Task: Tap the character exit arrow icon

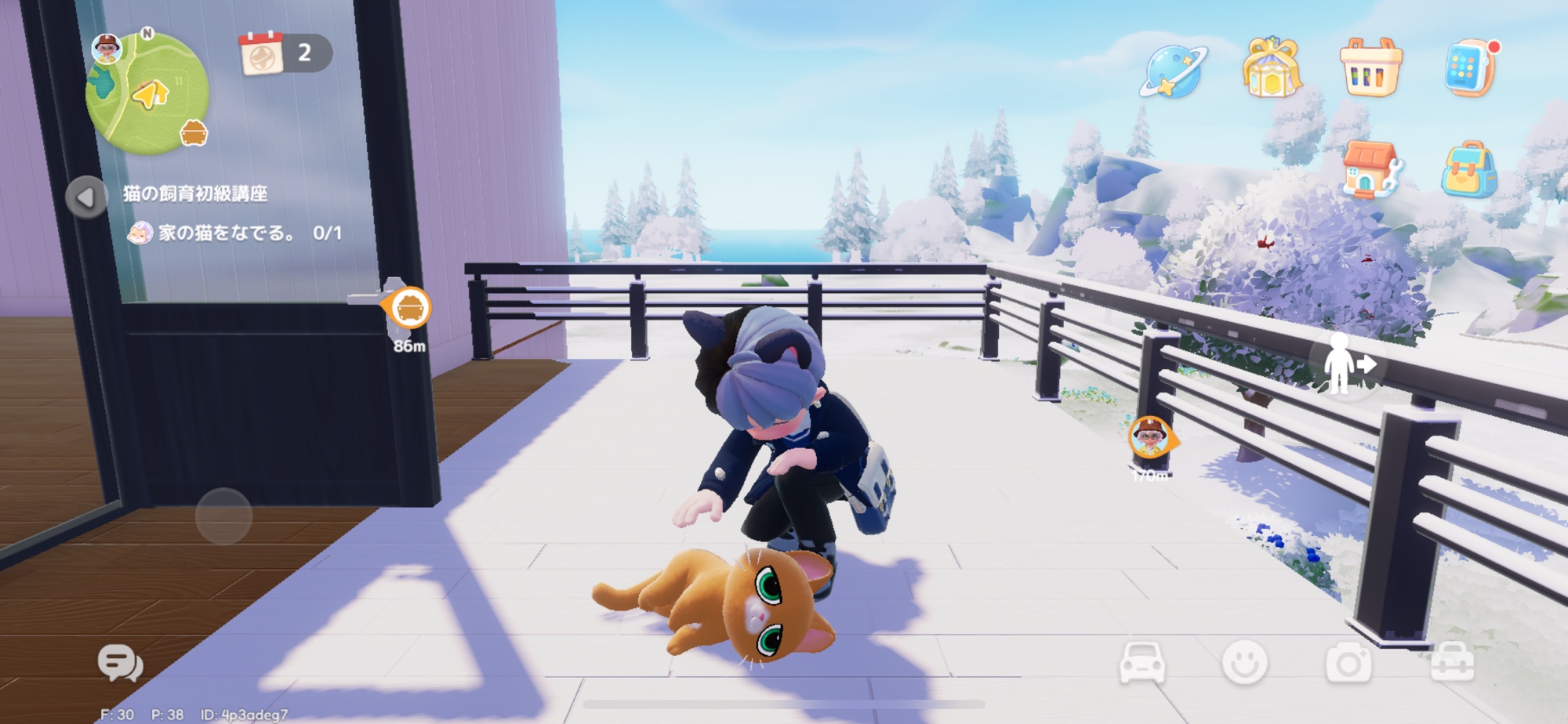Action: coord(1345,364)
